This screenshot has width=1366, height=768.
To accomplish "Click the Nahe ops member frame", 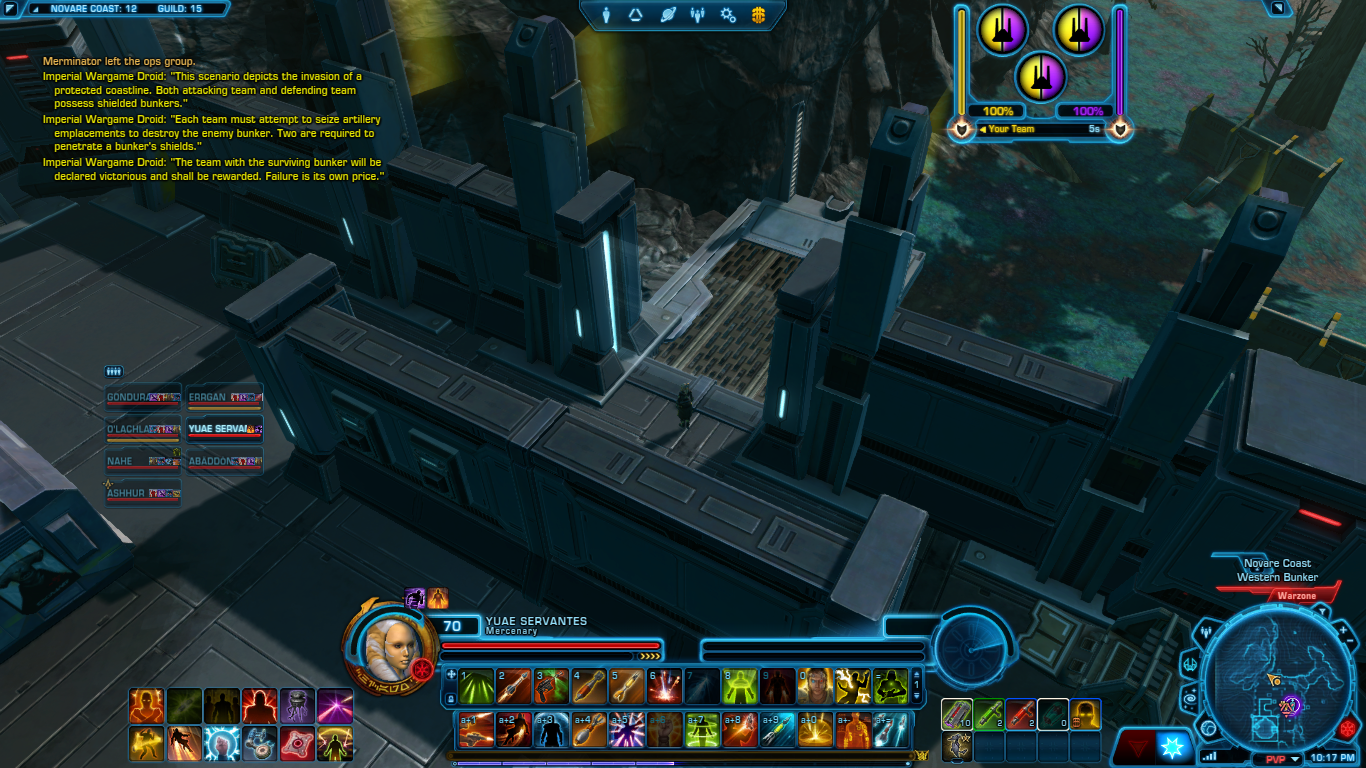I will [143, 462].
